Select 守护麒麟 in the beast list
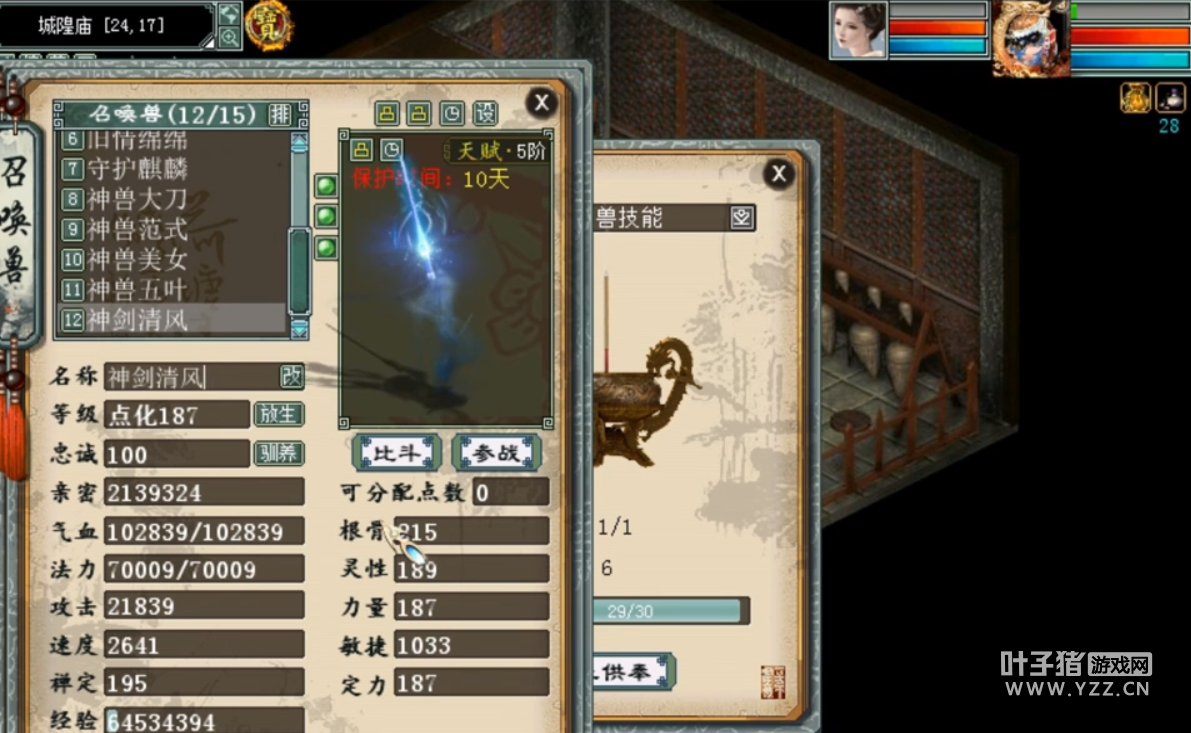Viewport: 1191px width, 733px height. point(137,170)
